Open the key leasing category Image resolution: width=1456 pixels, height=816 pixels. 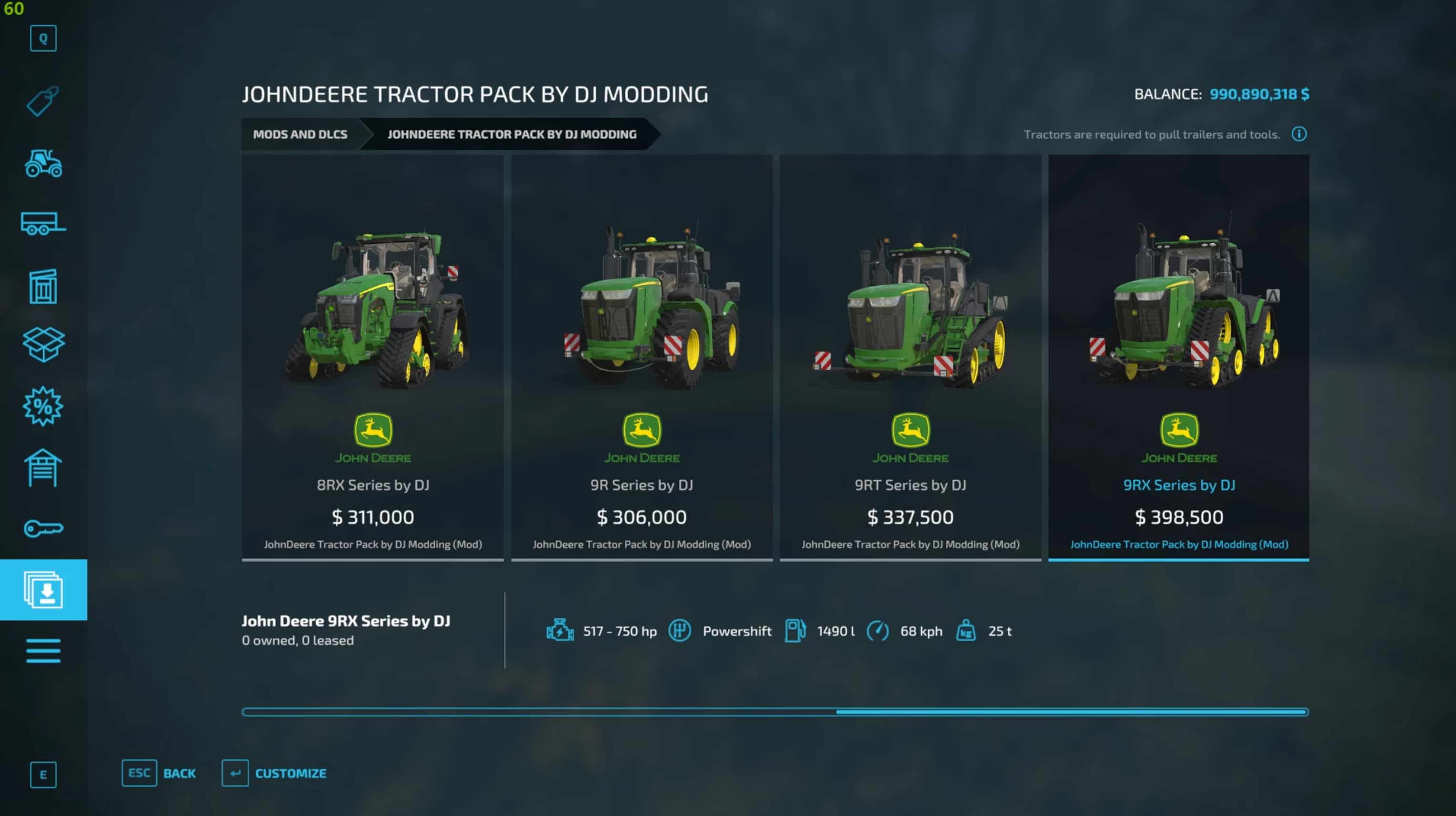[x=43, y=529]
